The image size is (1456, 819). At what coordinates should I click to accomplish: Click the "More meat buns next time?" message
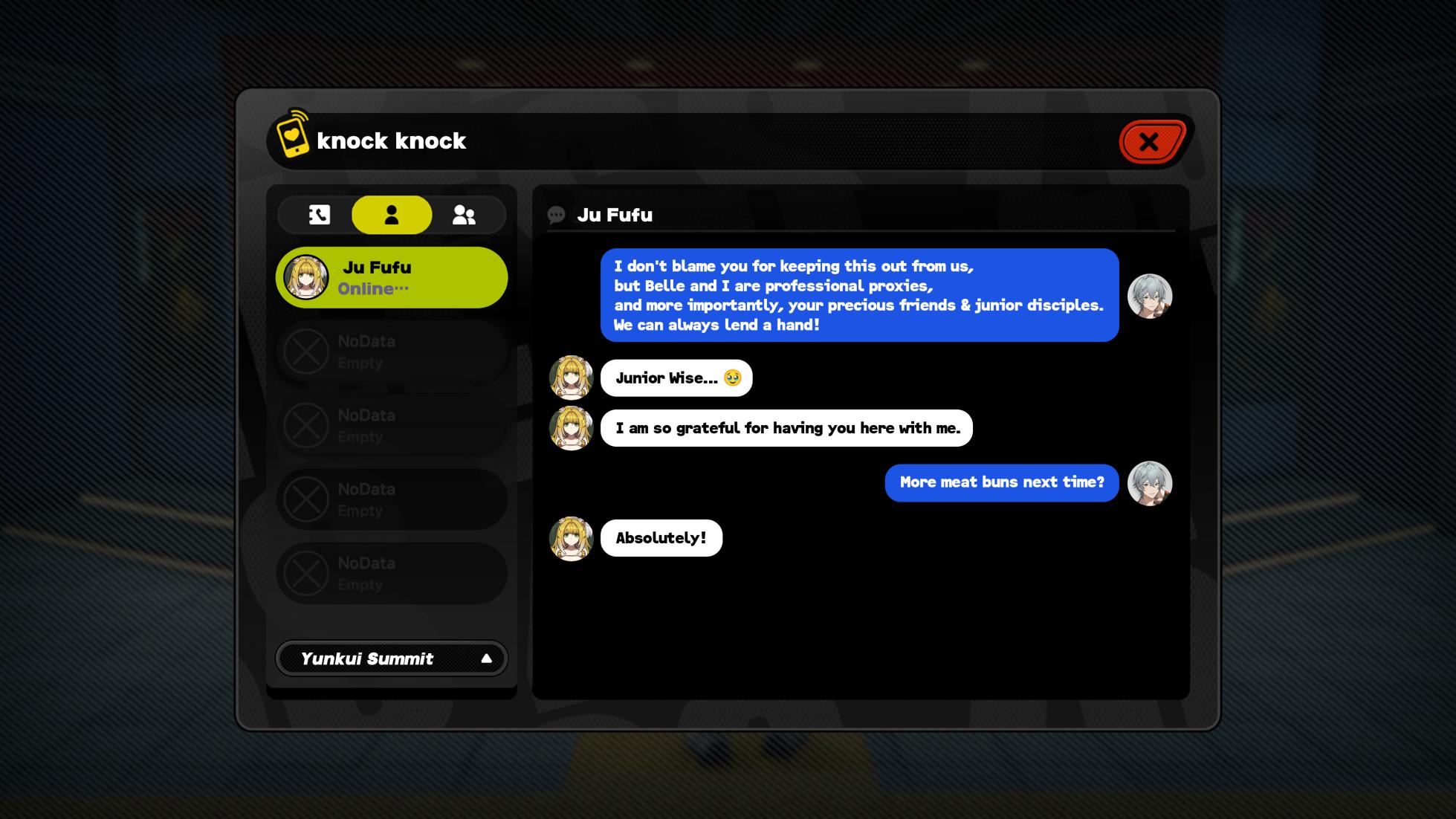coord(1001,482)
